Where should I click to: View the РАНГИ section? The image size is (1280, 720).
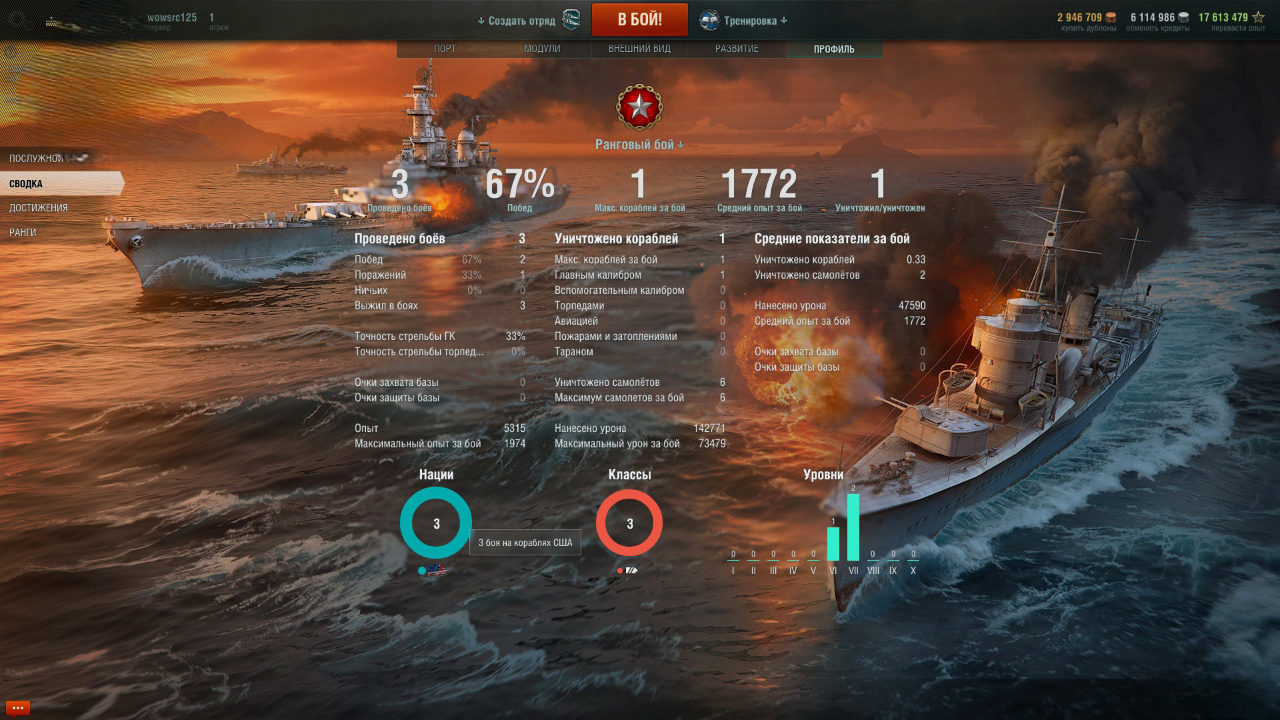pyautogui.click(x=23, y=232)
